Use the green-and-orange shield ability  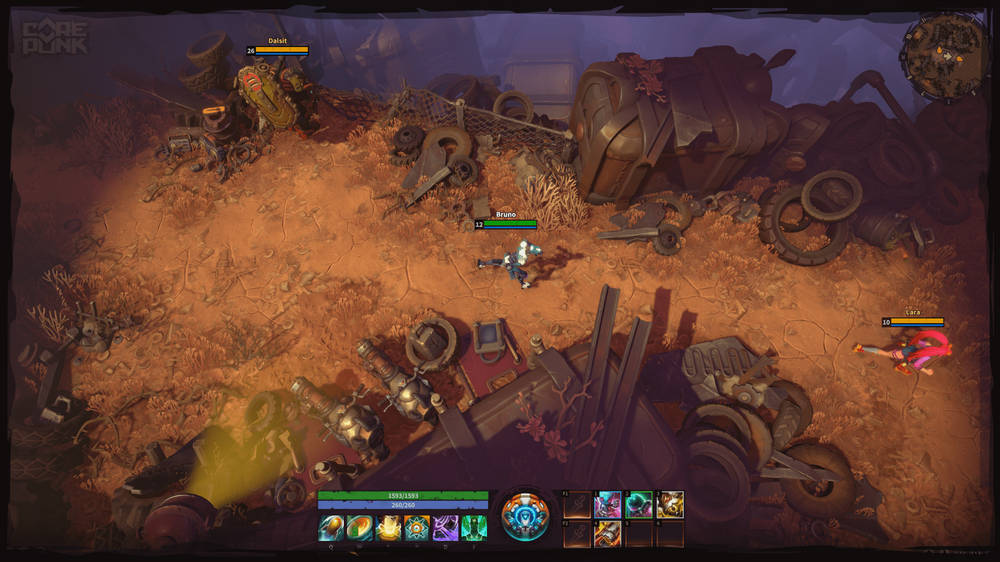(x=360, y=528)
